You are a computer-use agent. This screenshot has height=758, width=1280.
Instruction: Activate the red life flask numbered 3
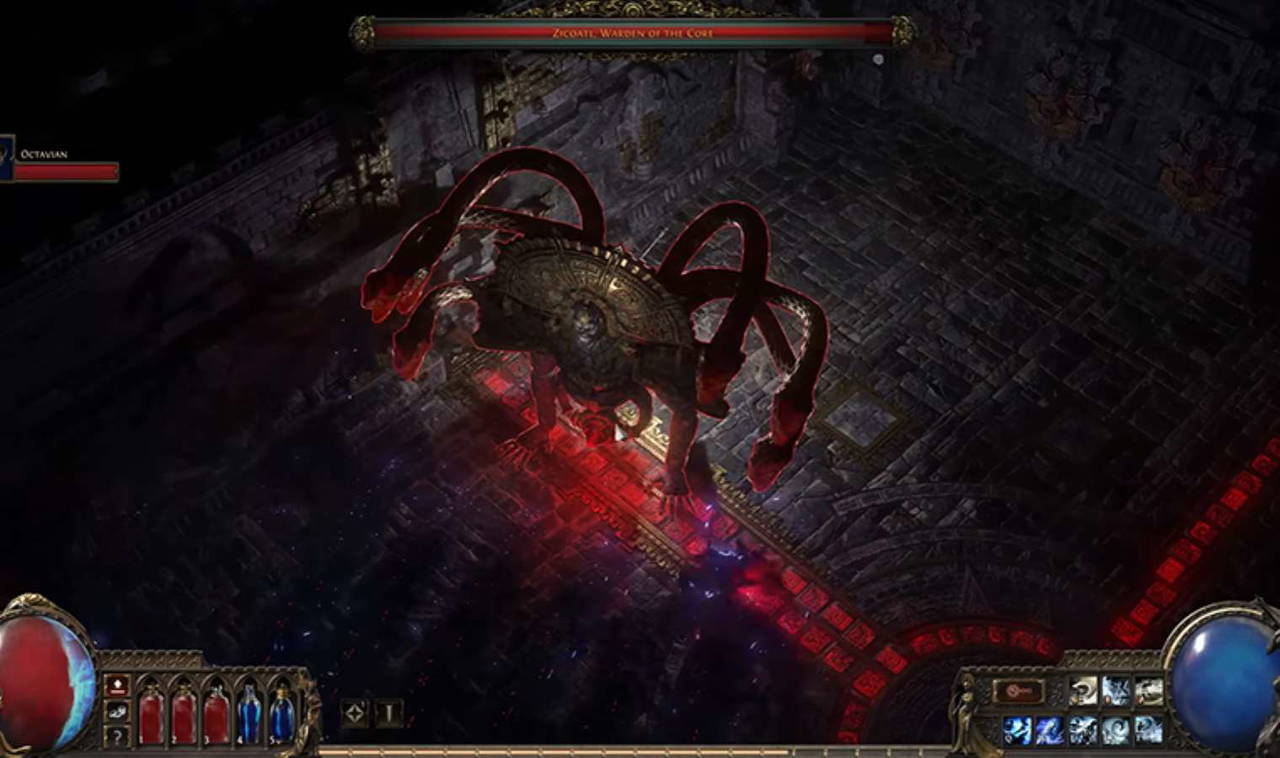click(x=216, y=715)
